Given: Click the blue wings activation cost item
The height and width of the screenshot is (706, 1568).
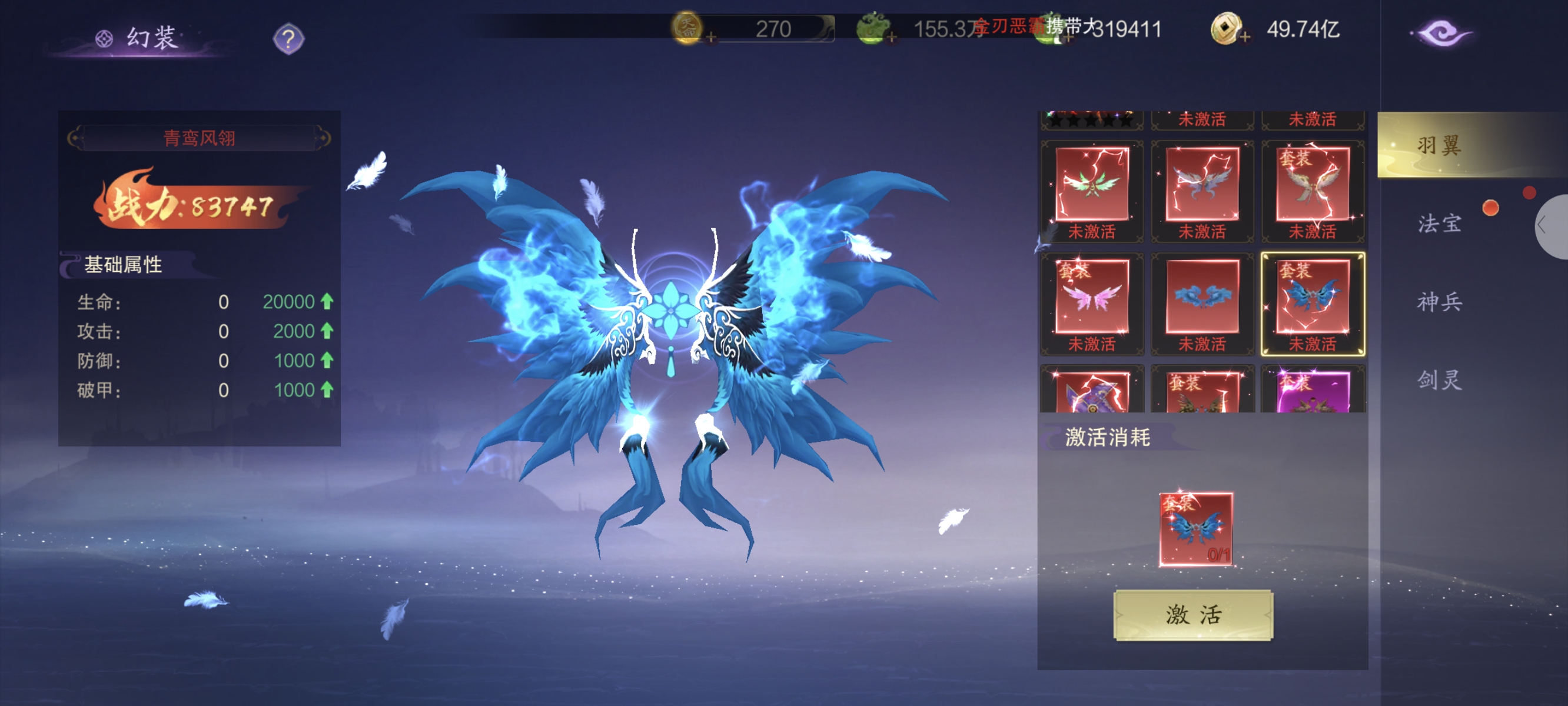Looking at the screenshot, I should point(1195,528).
